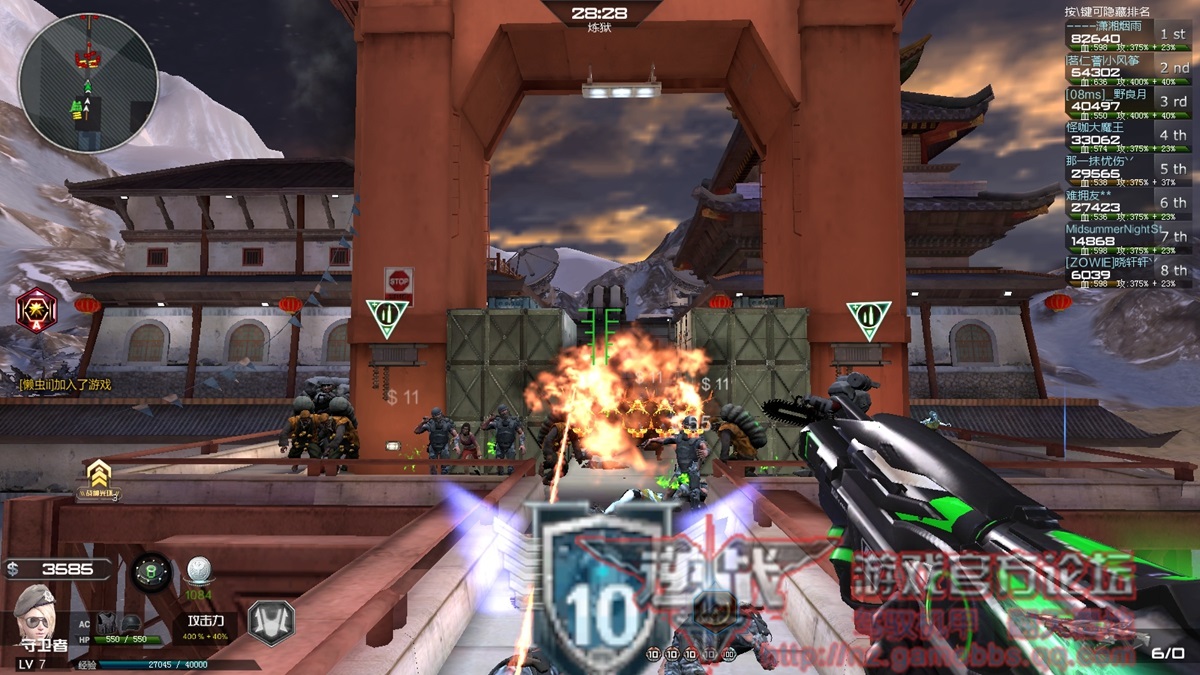Select 怪咖大魔王 in 4th place
Screen dimensions: 1200x675
1127,136
